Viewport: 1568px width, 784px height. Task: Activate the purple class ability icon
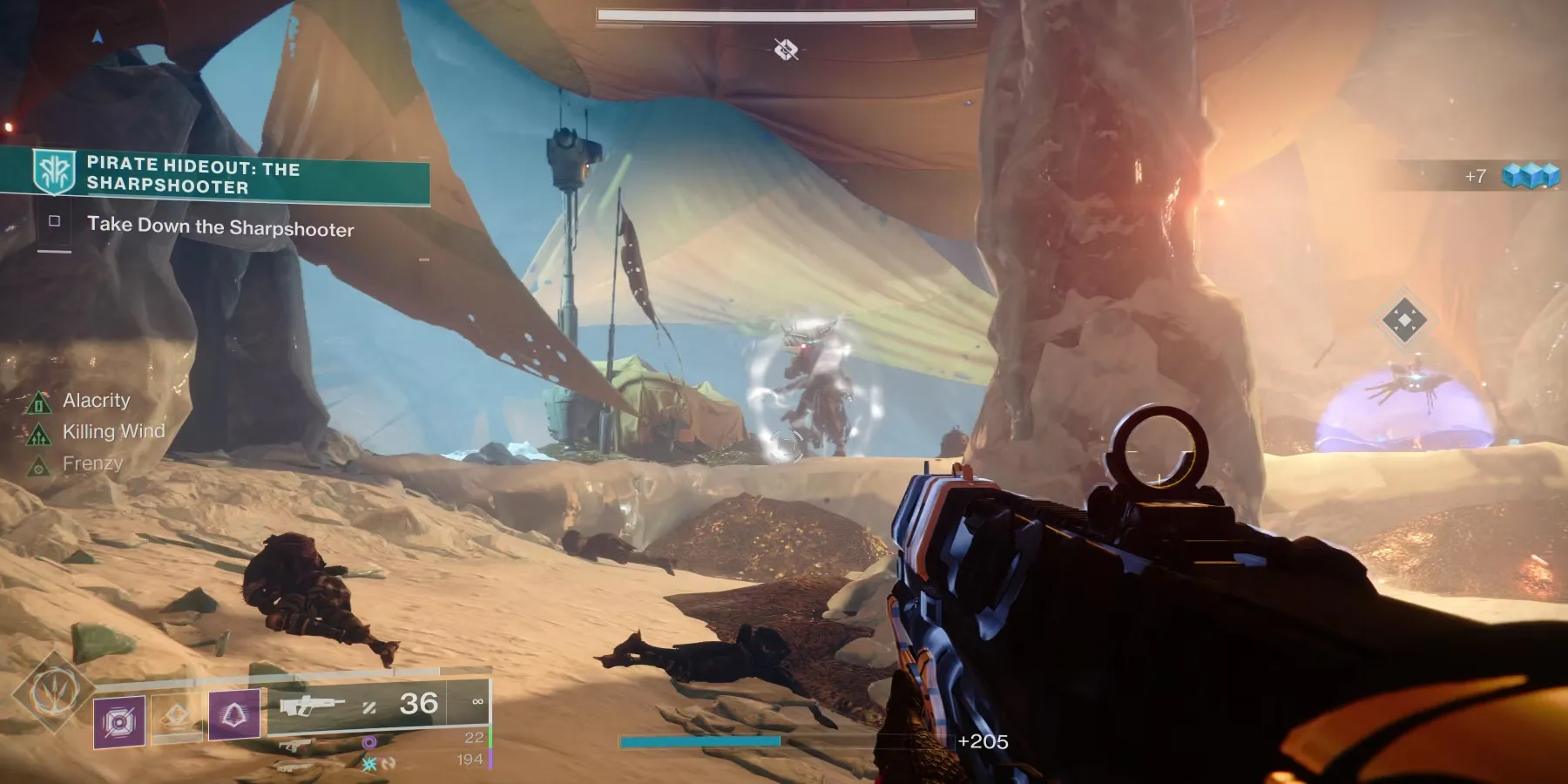(x=233, y=715)
